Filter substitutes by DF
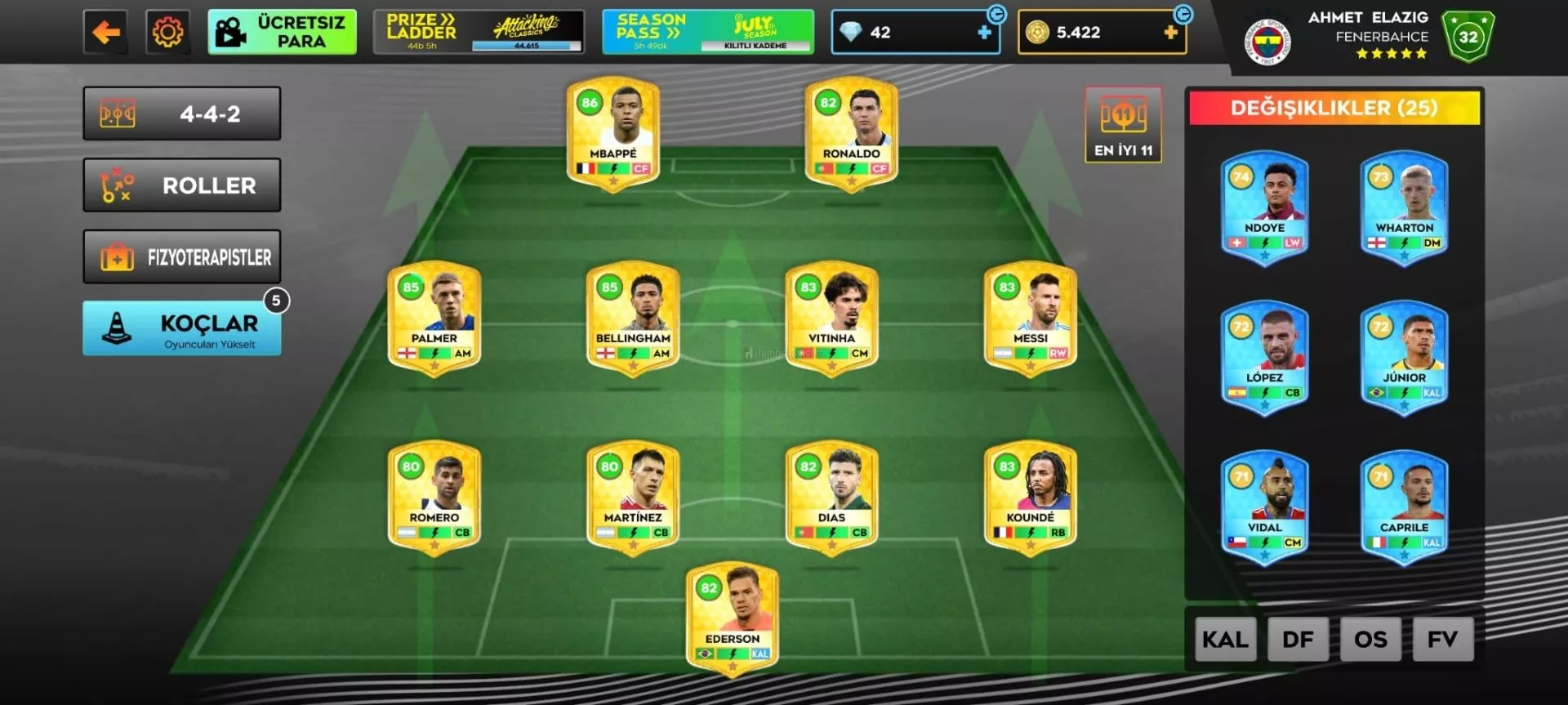Viewport: 1568px width, 705px height. pyautogui.click(x=1298, y=639)
